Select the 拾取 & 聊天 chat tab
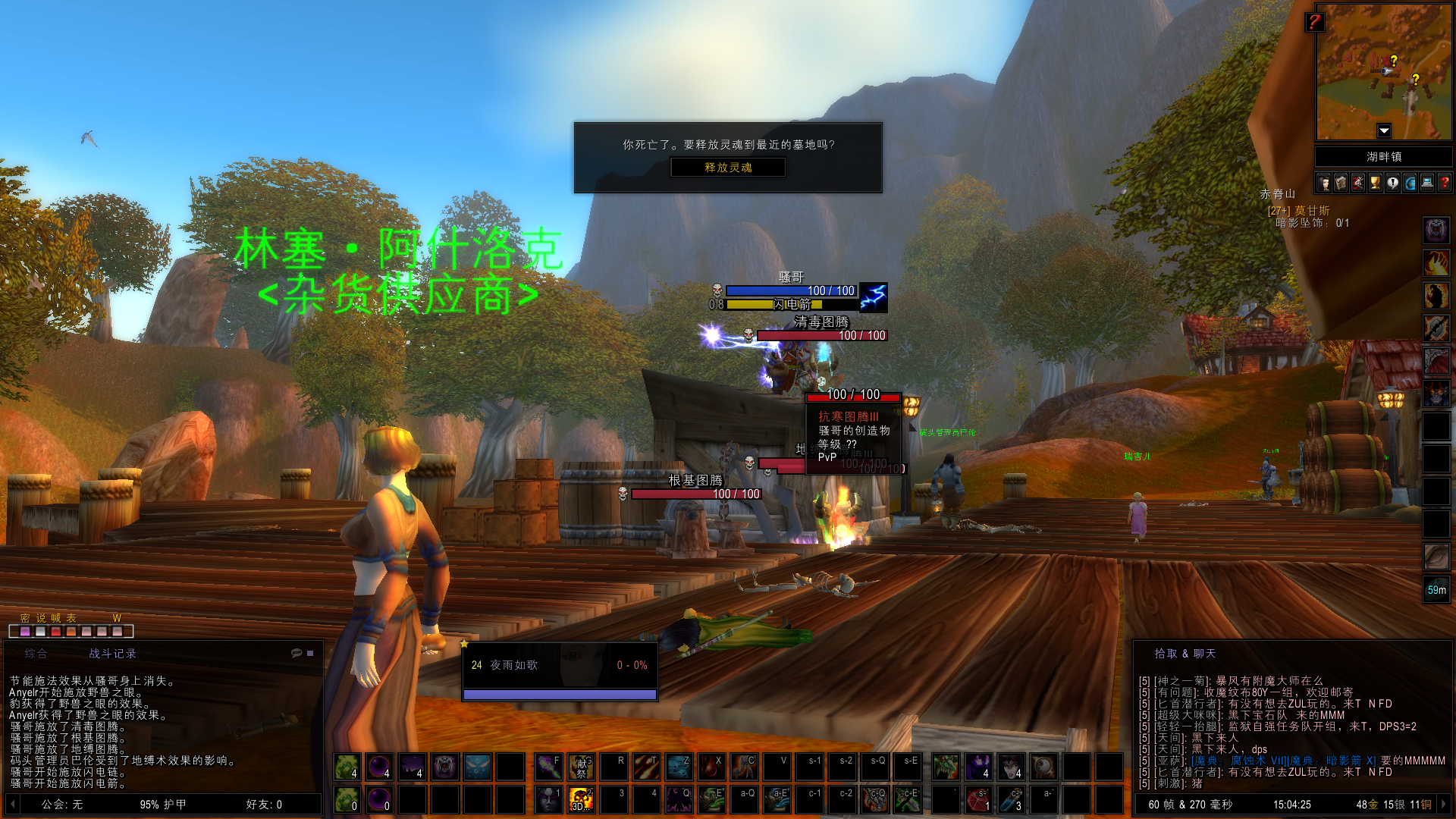1456x819 pixels. click(1185, 654)
